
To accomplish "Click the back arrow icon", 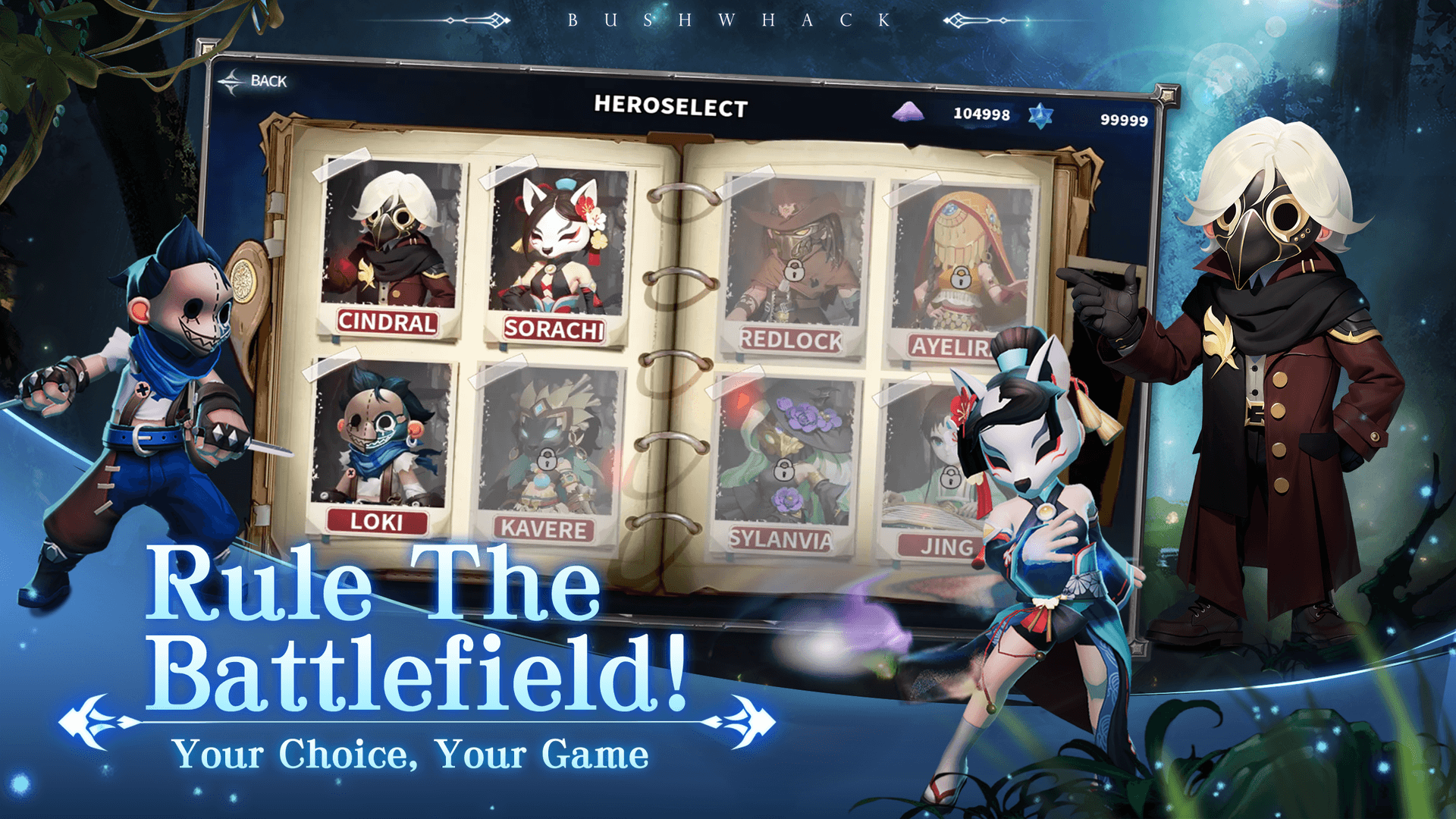I will (232, 80).
